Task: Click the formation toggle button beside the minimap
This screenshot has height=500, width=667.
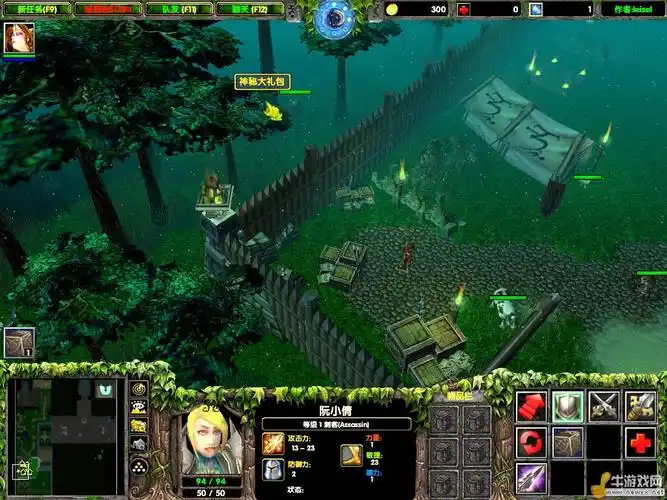Action: 139,467
